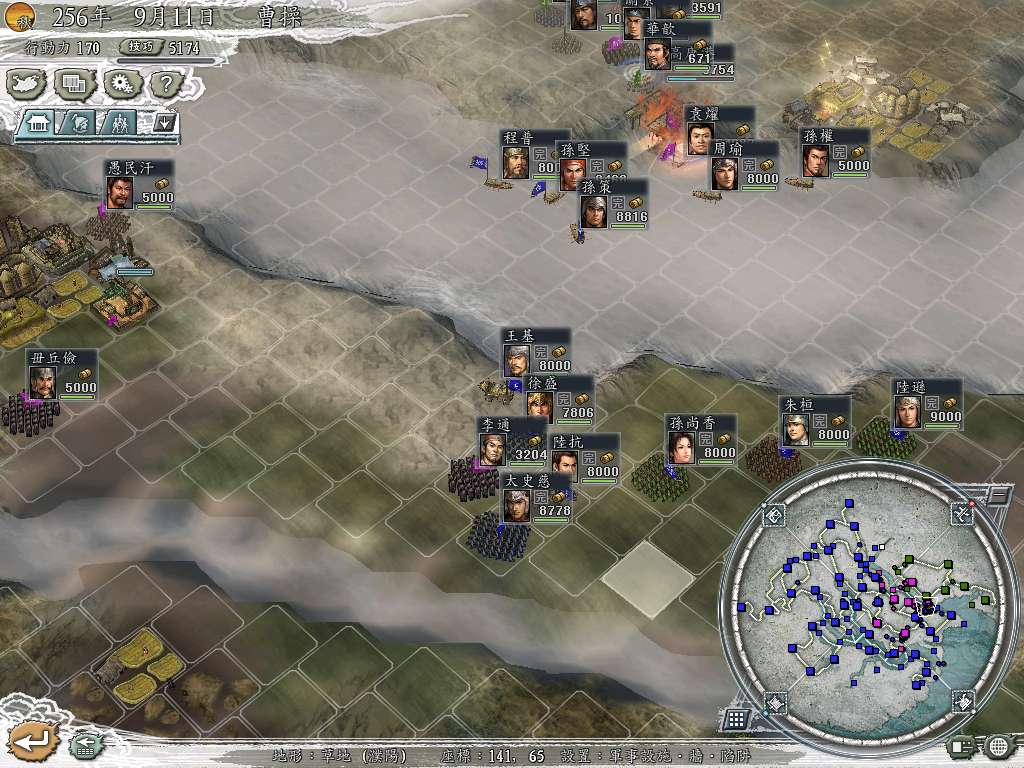Open the overlapping windows list button
Viewport: 1024px width, 768px height.
click(x=74, y=84)
